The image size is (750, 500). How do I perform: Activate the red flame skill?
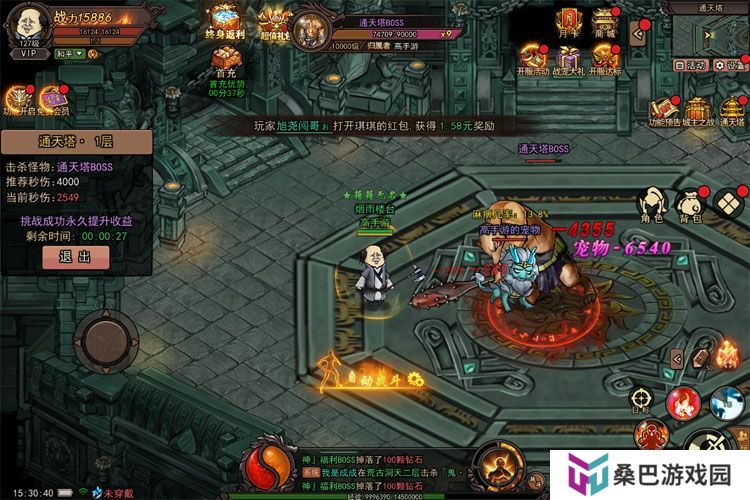pyautogui.click(x=684, y=402)
